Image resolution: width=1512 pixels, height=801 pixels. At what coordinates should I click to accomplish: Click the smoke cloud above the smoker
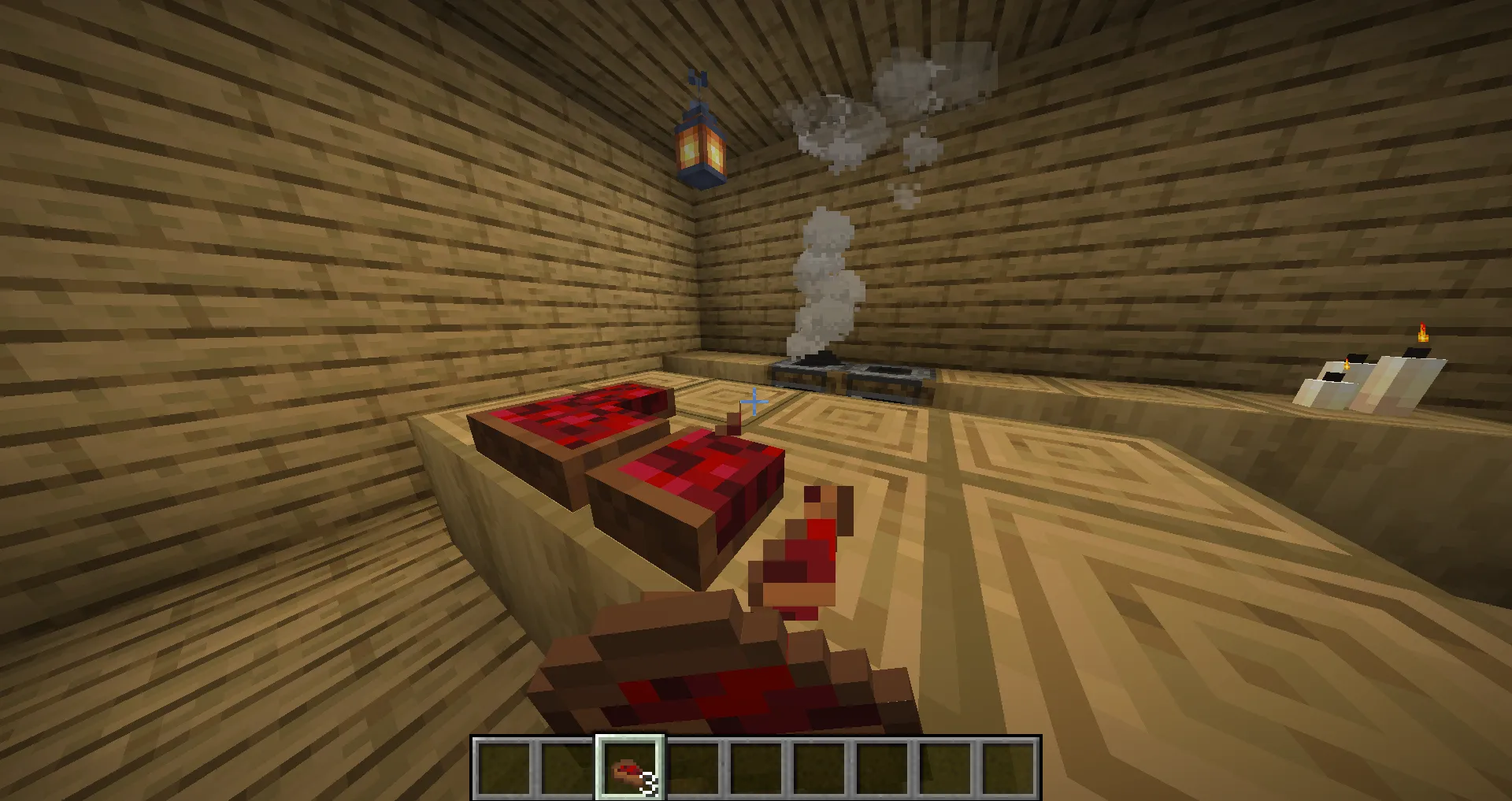coord(823,268)
